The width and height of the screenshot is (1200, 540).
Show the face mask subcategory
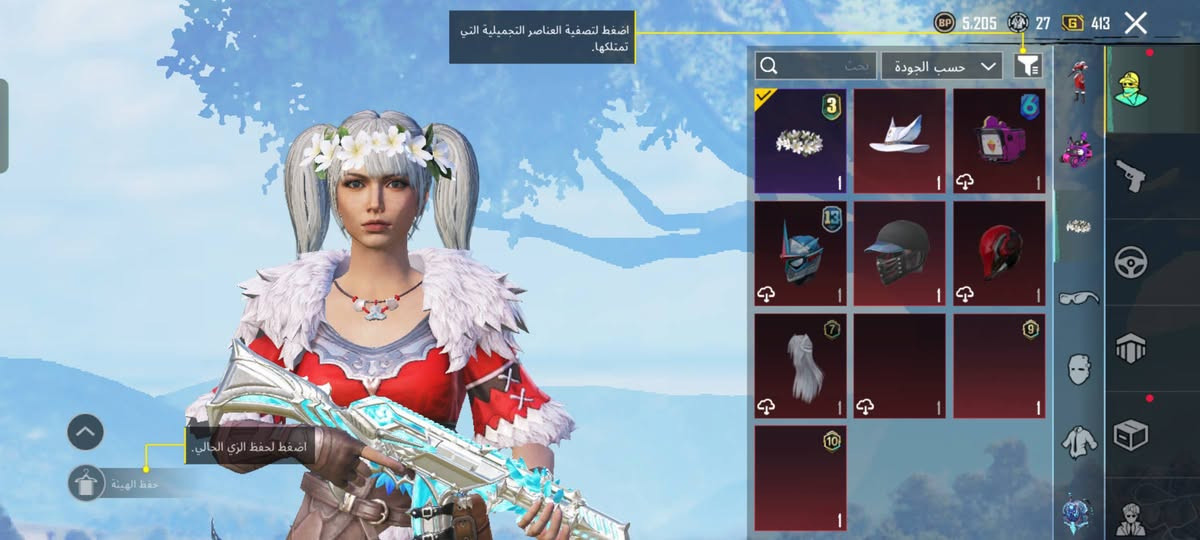(x=1078, y=368)
